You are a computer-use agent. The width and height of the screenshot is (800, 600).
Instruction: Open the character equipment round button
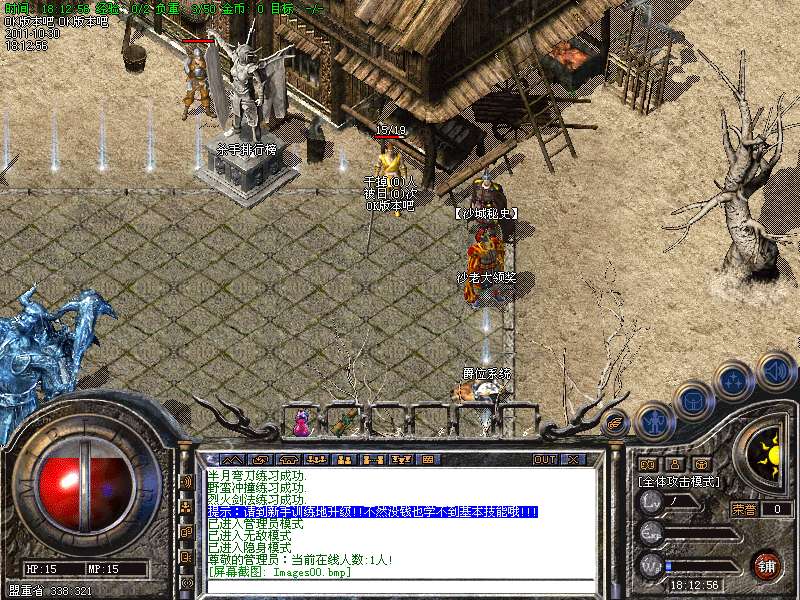coord(654,422)
